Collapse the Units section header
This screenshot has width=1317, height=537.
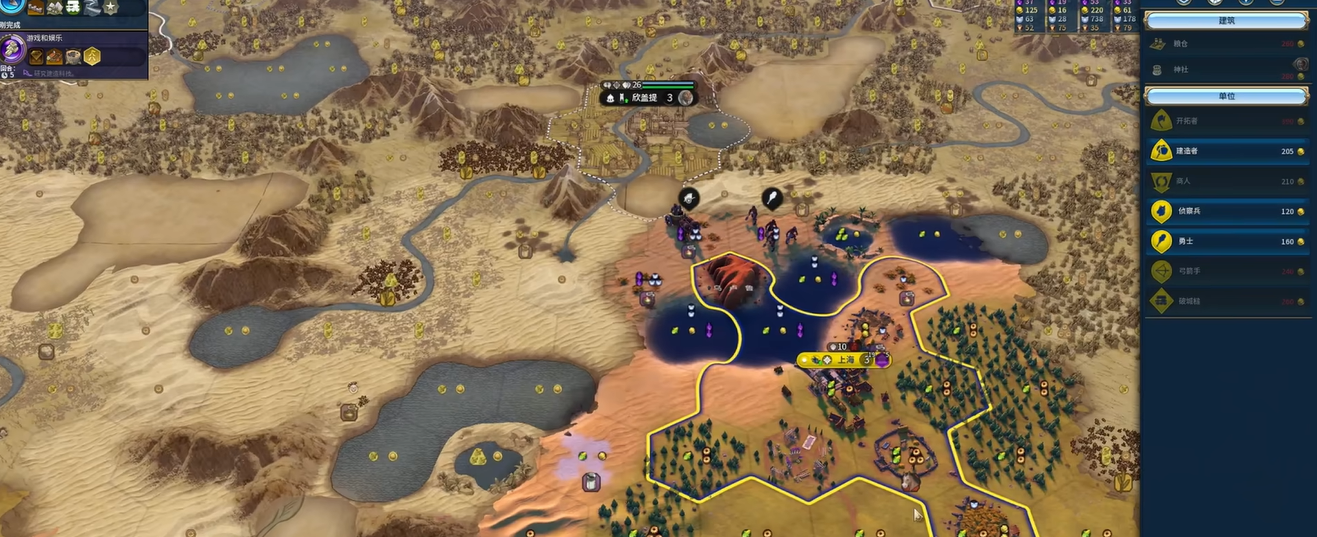(1227, 96)
